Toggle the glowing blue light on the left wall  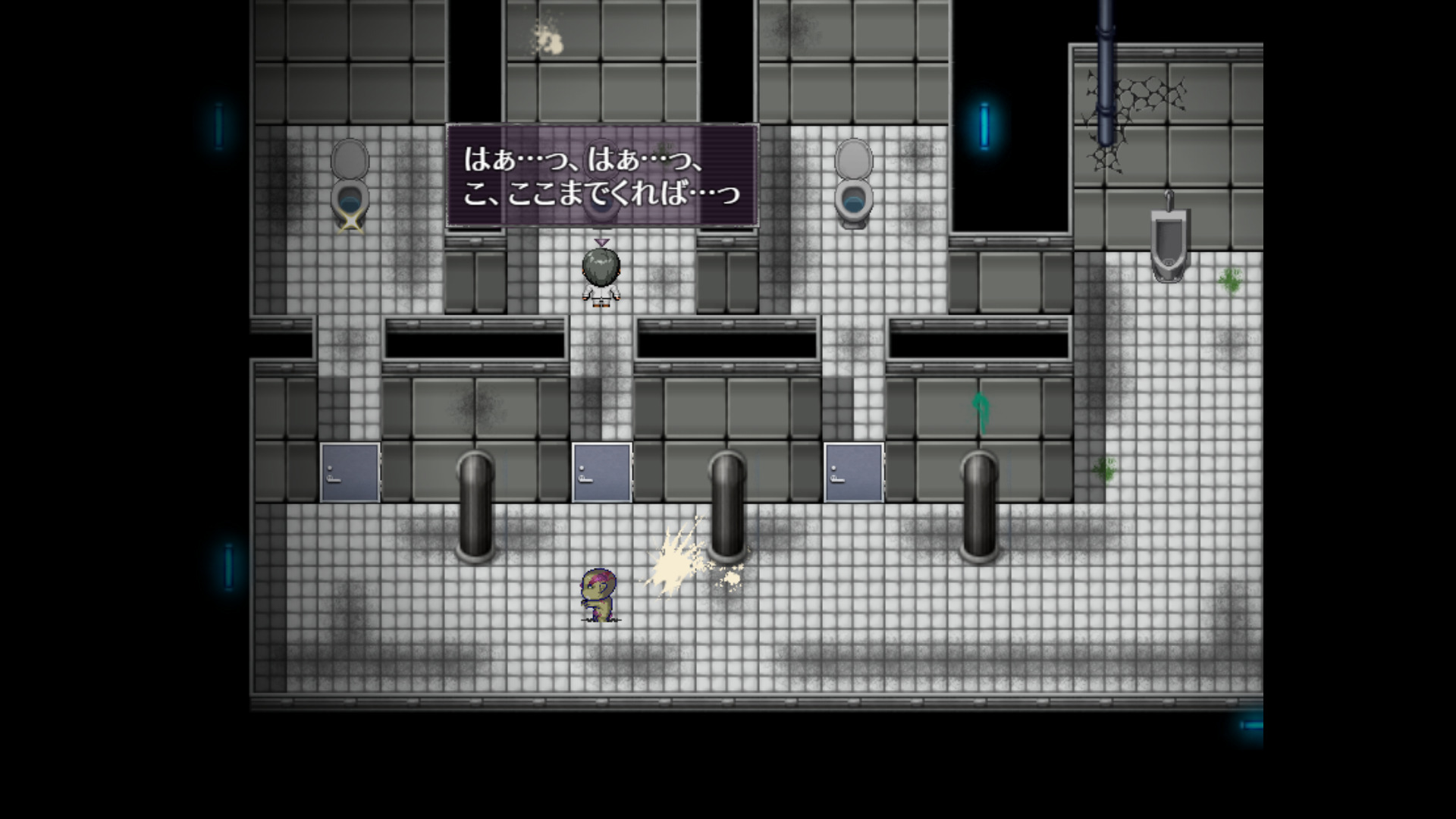[218, 125]
